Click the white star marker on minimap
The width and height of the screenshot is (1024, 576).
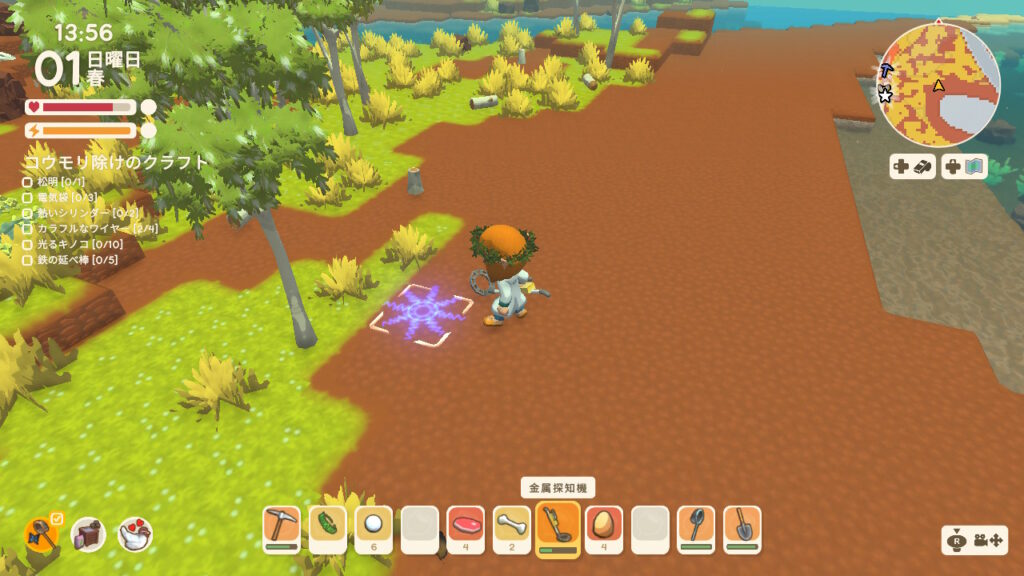pyautogui.click(x=885, y=95)
